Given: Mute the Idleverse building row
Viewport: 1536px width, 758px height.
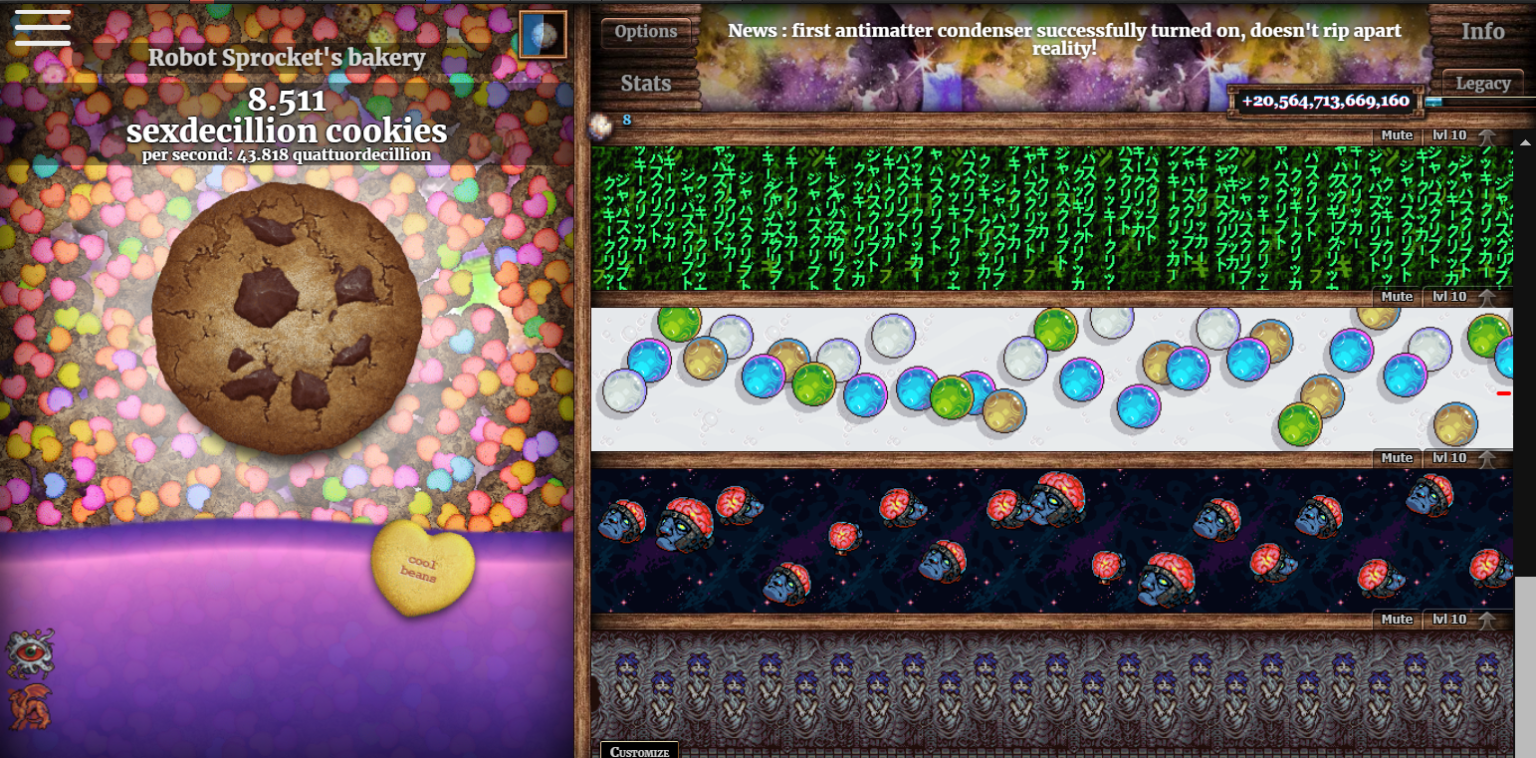Looking at the screenshot, I should pos(1395,296).
